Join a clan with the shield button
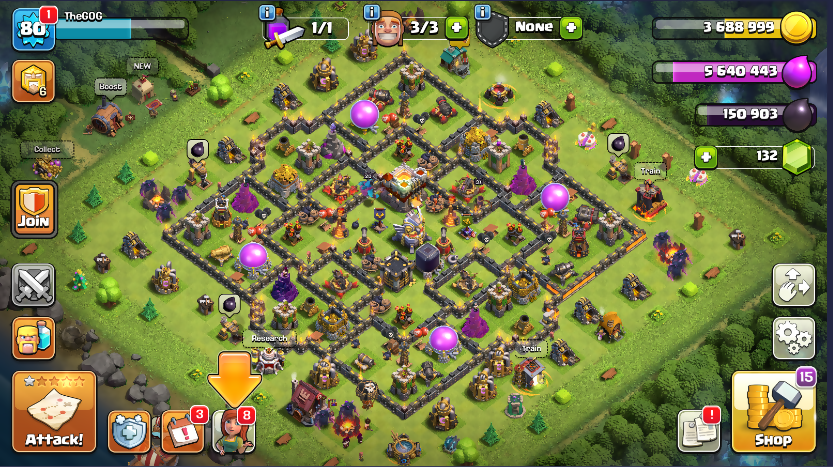The image size is (833, 467). [33, 209]
